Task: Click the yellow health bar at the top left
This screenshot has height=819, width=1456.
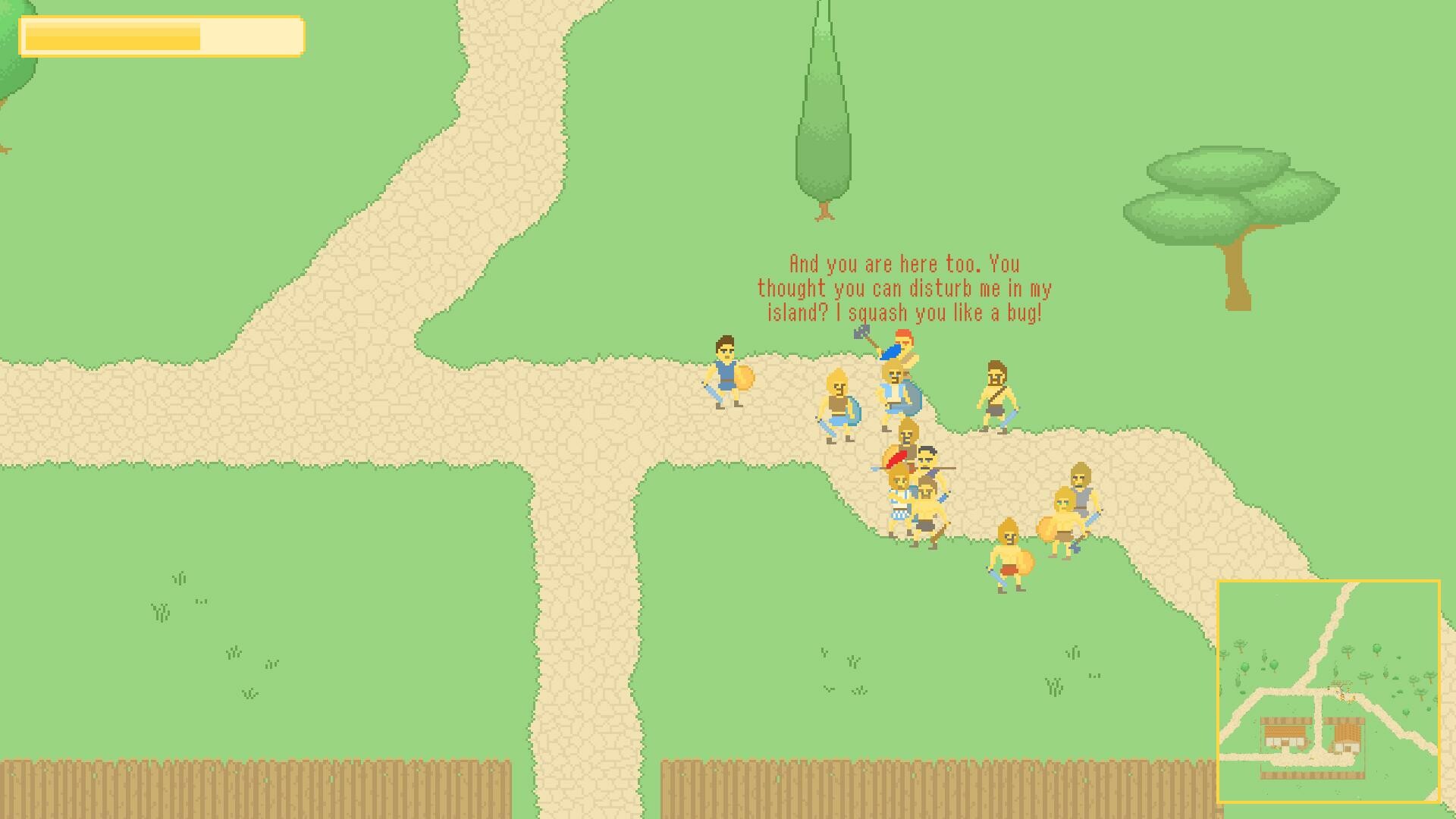Action: click(163, 36)
